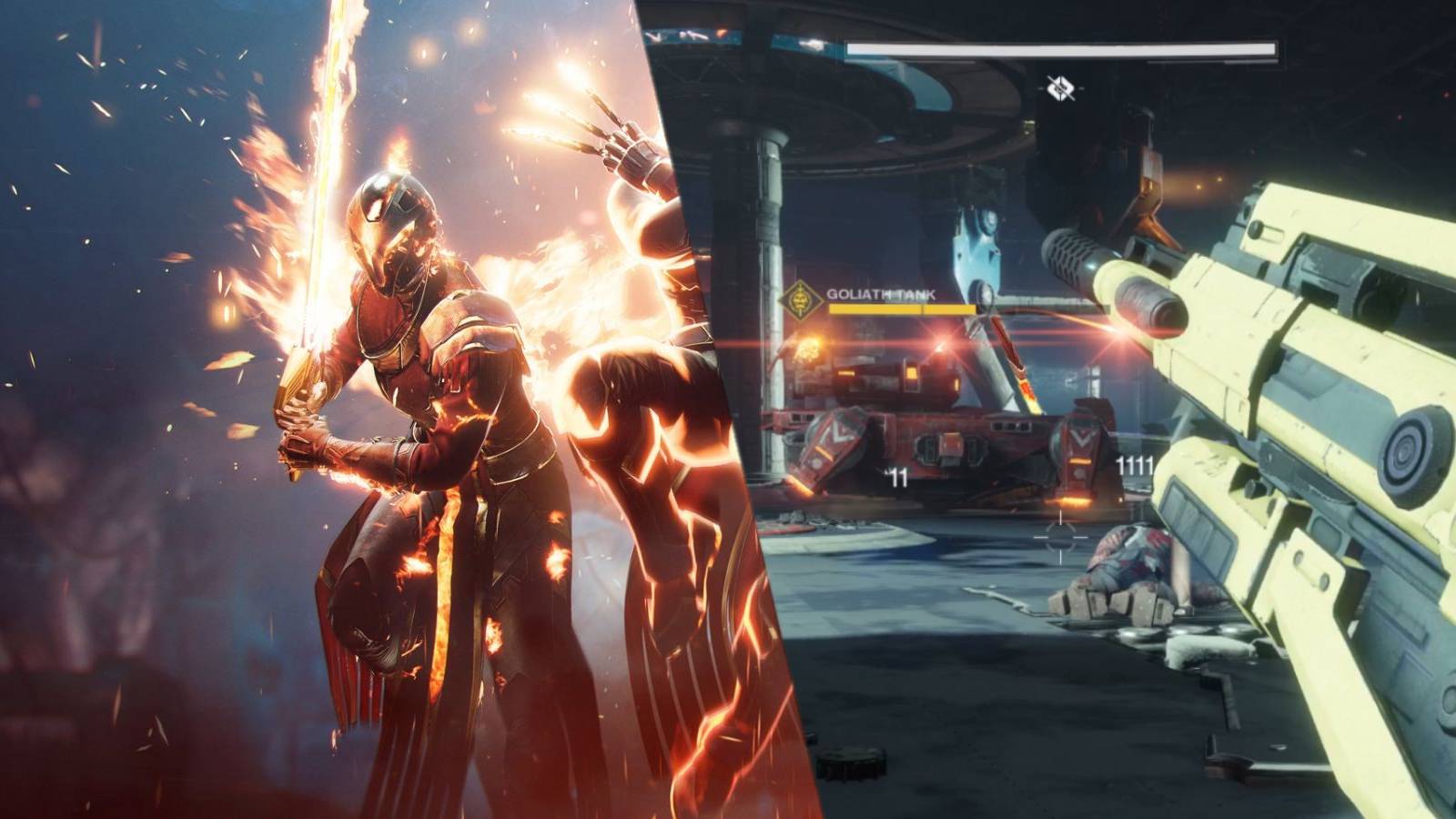Toggle the white super meter at screen top
This screenshot has width=1456, height=819.
1065,47
